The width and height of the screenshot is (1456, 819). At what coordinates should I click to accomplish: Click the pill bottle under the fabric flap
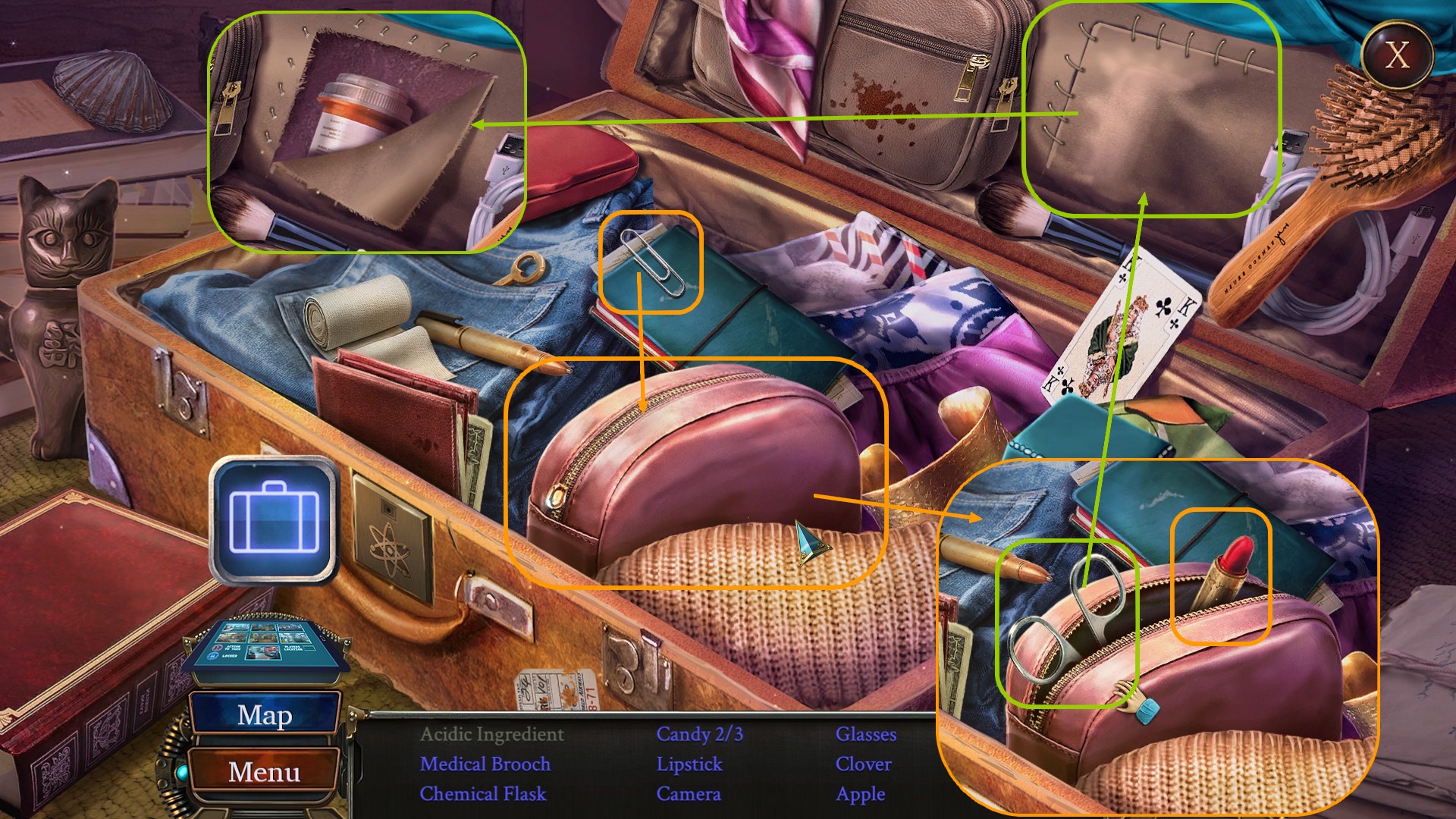[x=356, y=106]
